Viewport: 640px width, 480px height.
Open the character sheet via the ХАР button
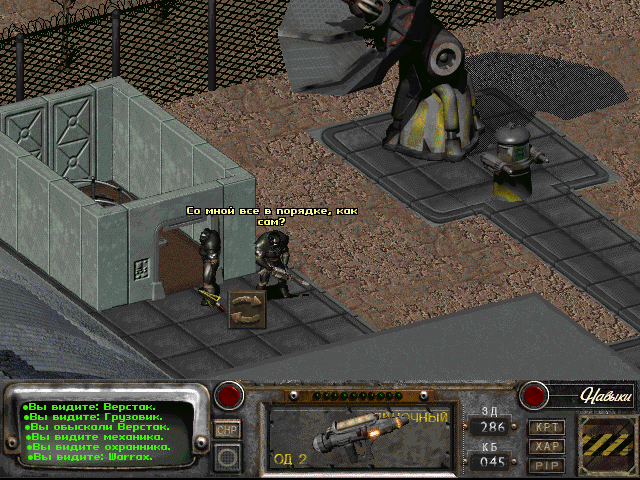coord(546,446)
